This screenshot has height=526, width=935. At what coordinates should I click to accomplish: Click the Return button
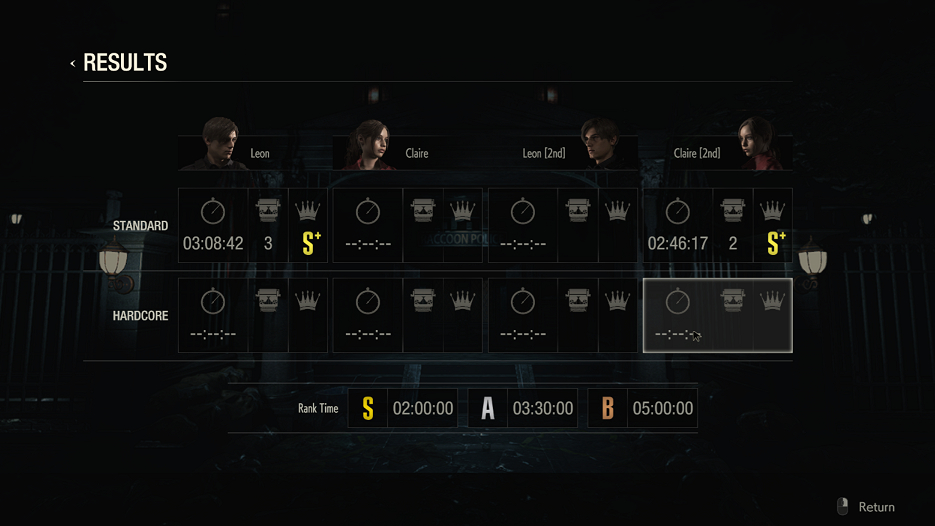[866, 507]
